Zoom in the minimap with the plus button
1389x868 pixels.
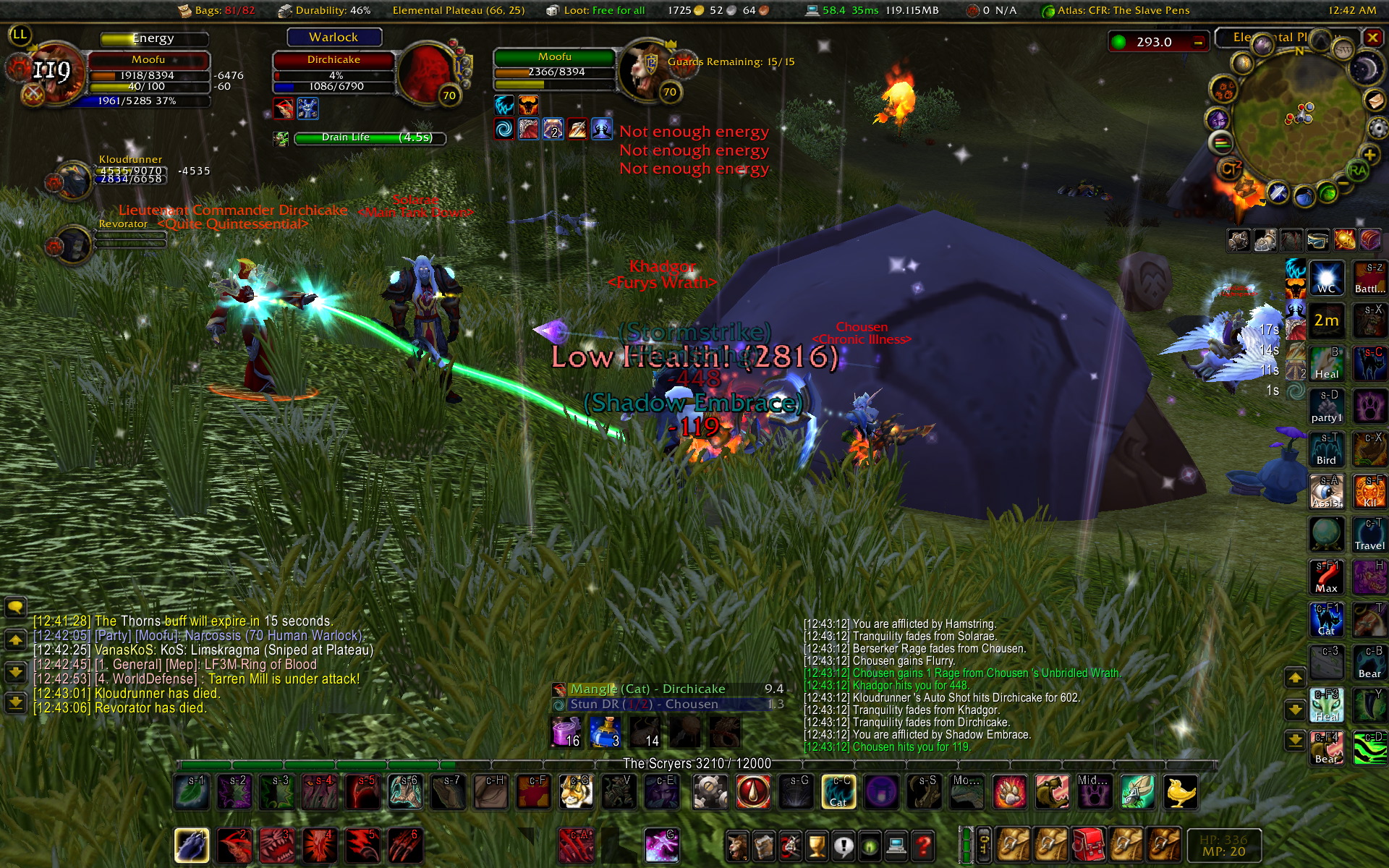click(x=1369, y=155)
